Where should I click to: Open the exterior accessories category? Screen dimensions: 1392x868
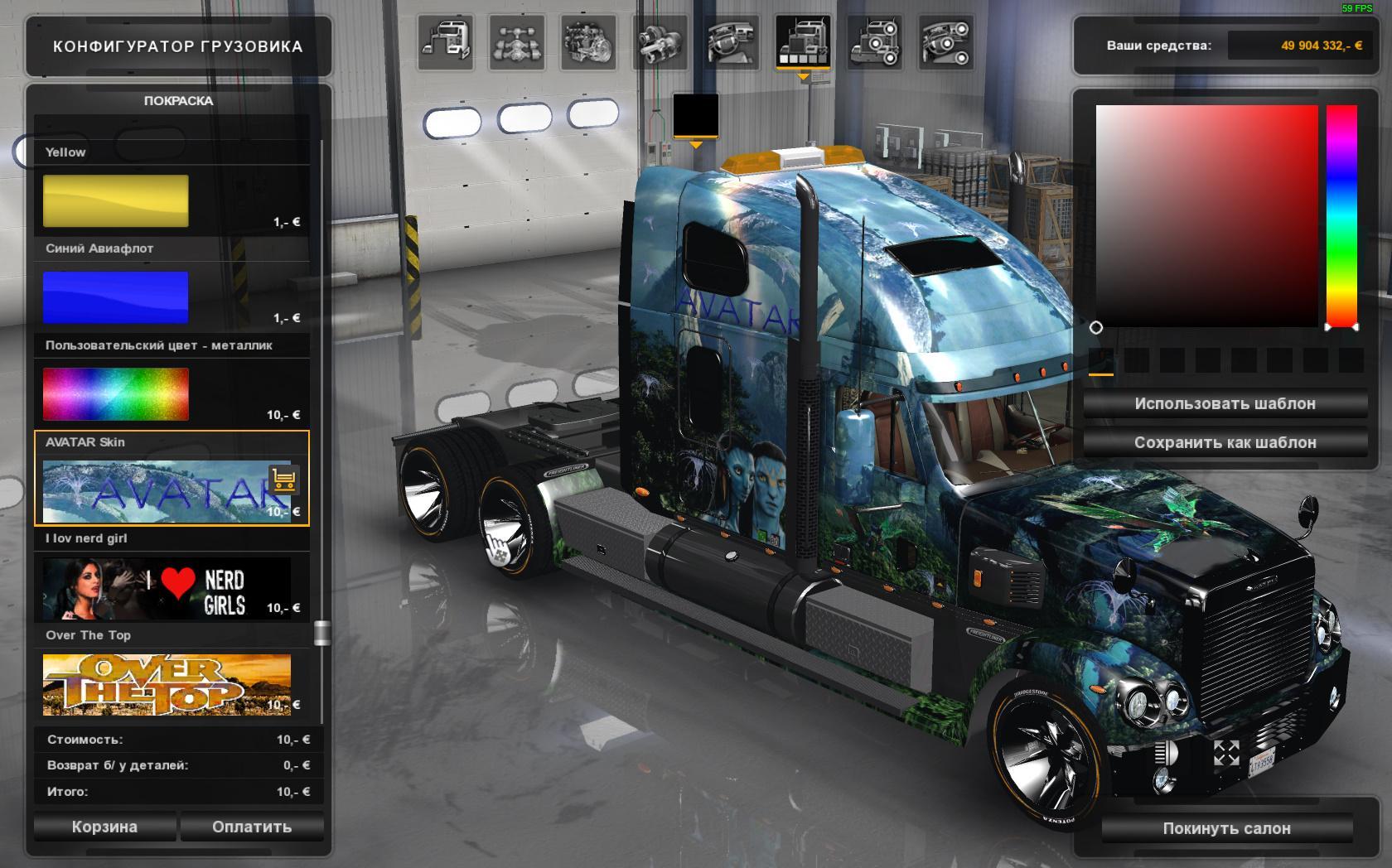(874, 42)
